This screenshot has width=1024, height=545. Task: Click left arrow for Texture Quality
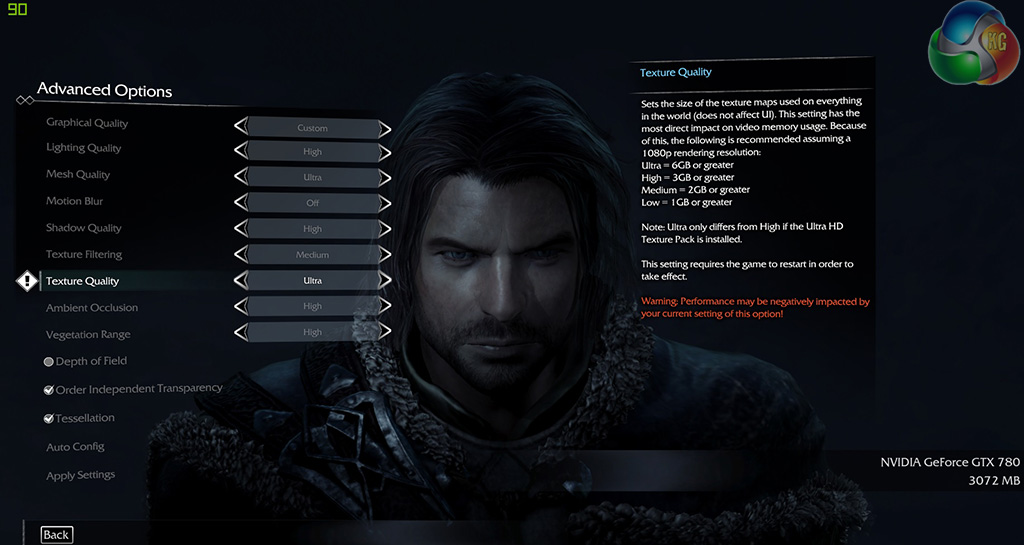tap(240, 281)
